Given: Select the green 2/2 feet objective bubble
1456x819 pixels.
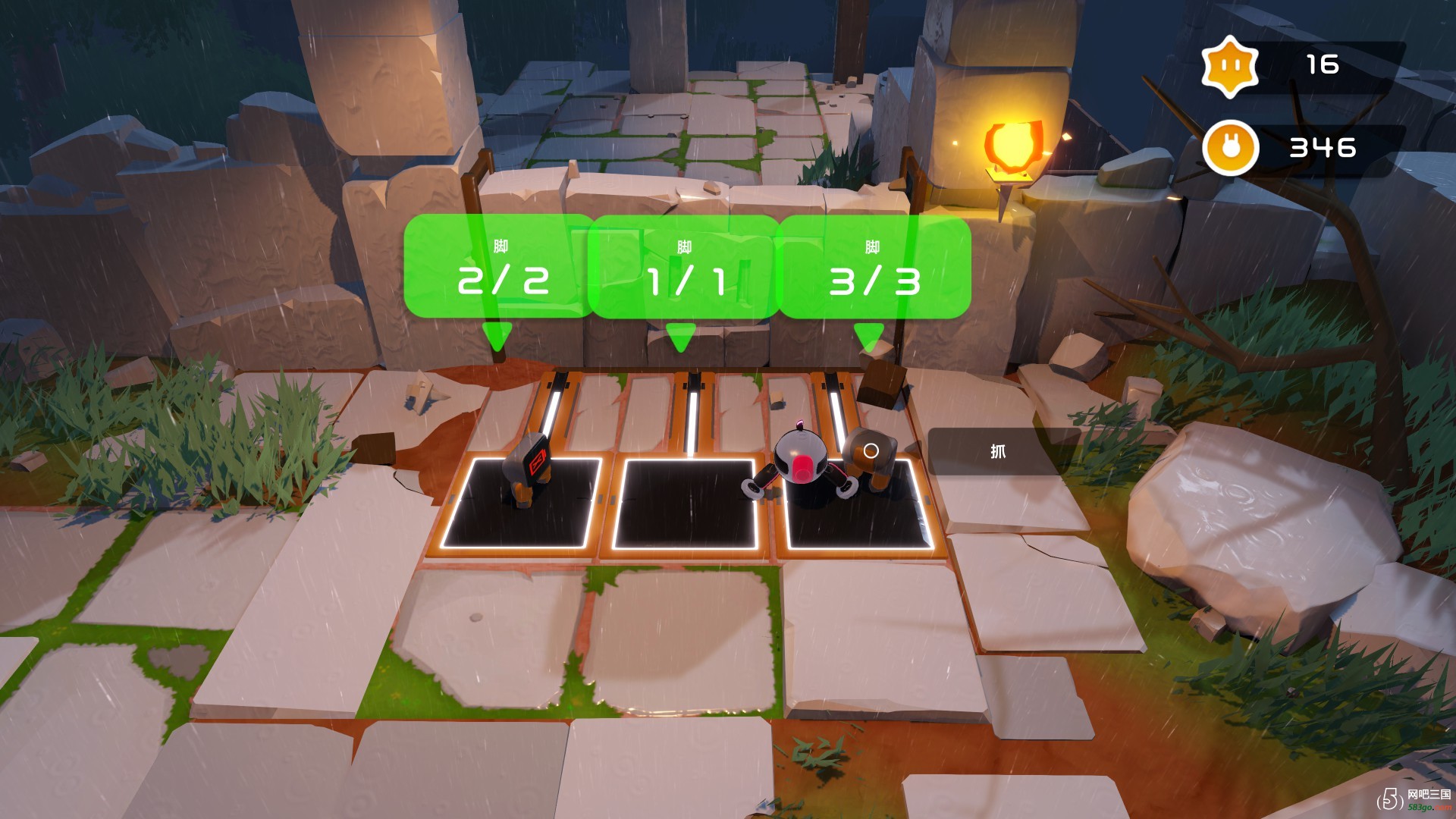Looking at the screenshot, I should (x=500, y=267).
